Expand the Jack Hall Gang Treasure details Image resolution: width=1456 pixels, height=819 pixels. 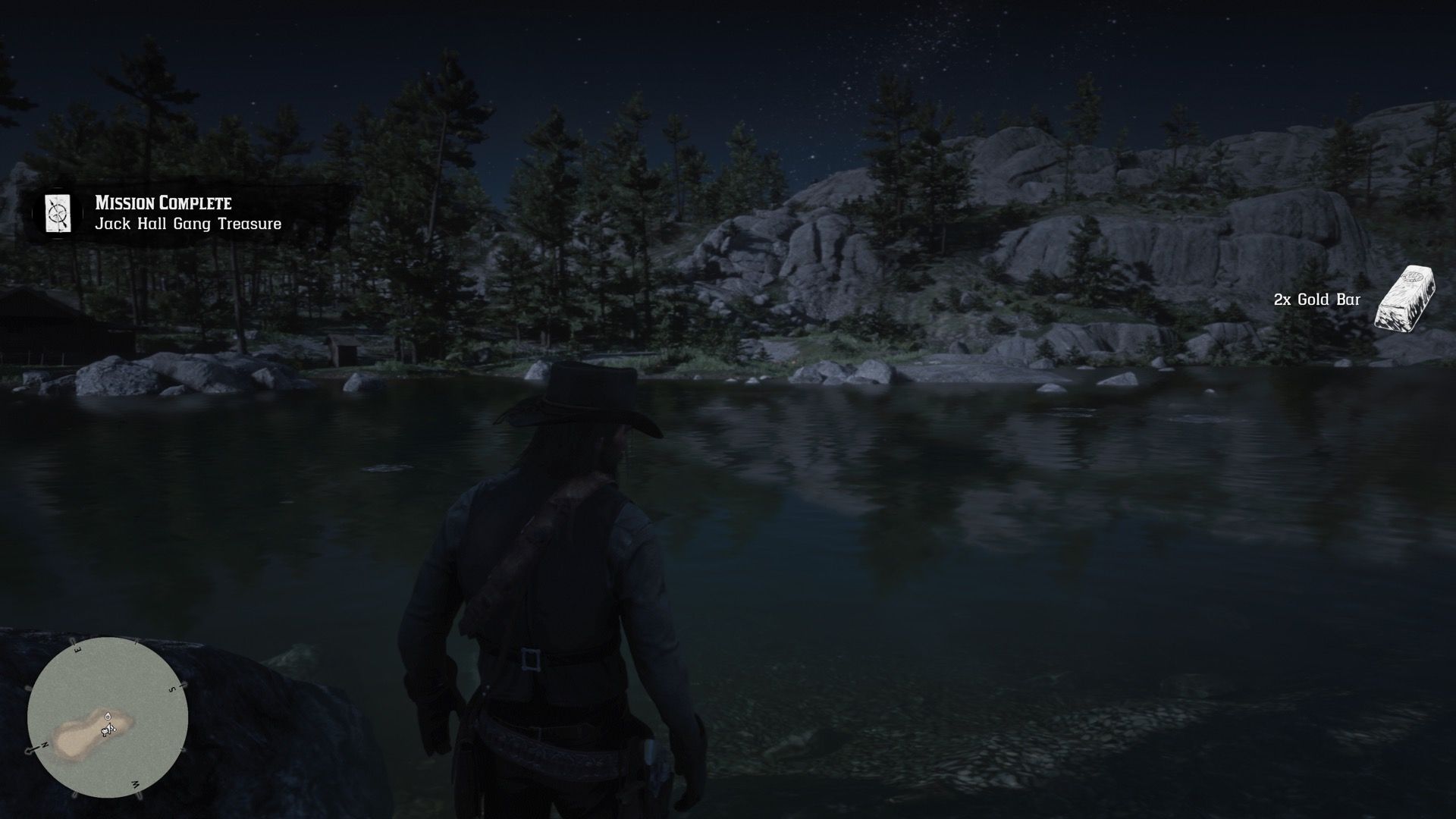[188, 224]
